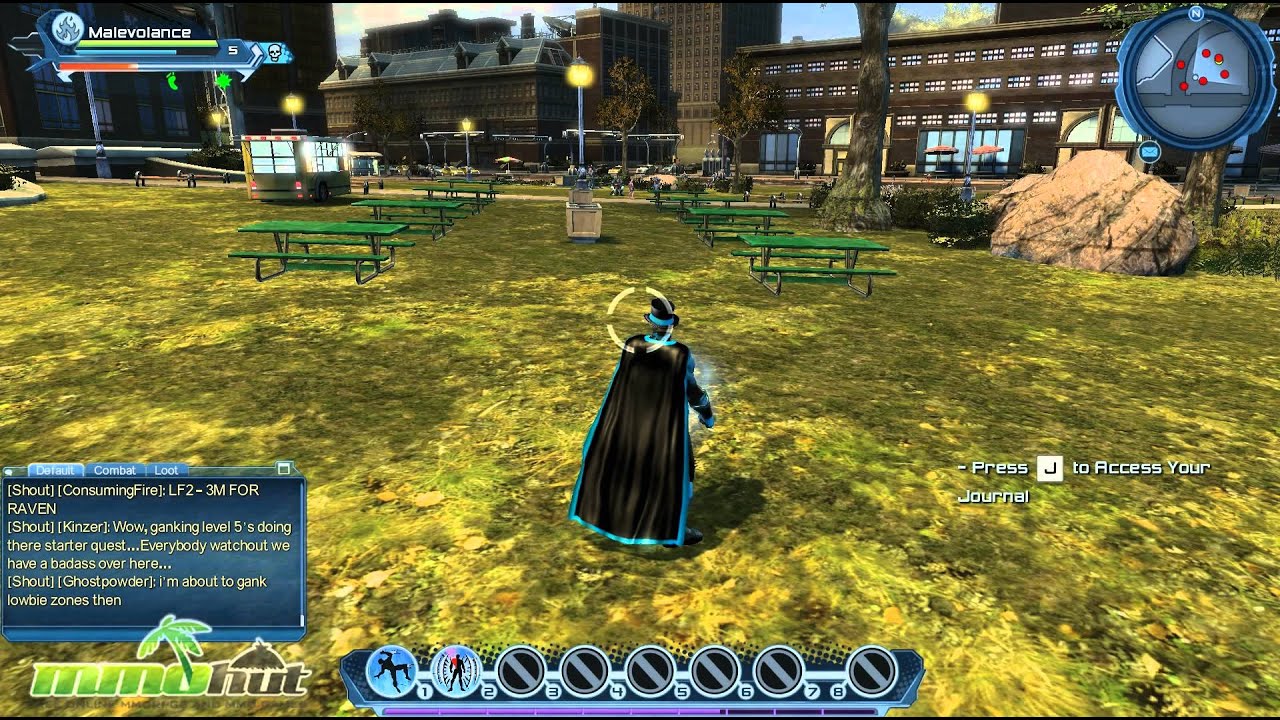The image size is (1280, 720).
Task: Click the chat message log area
Action: coord(152,550)
